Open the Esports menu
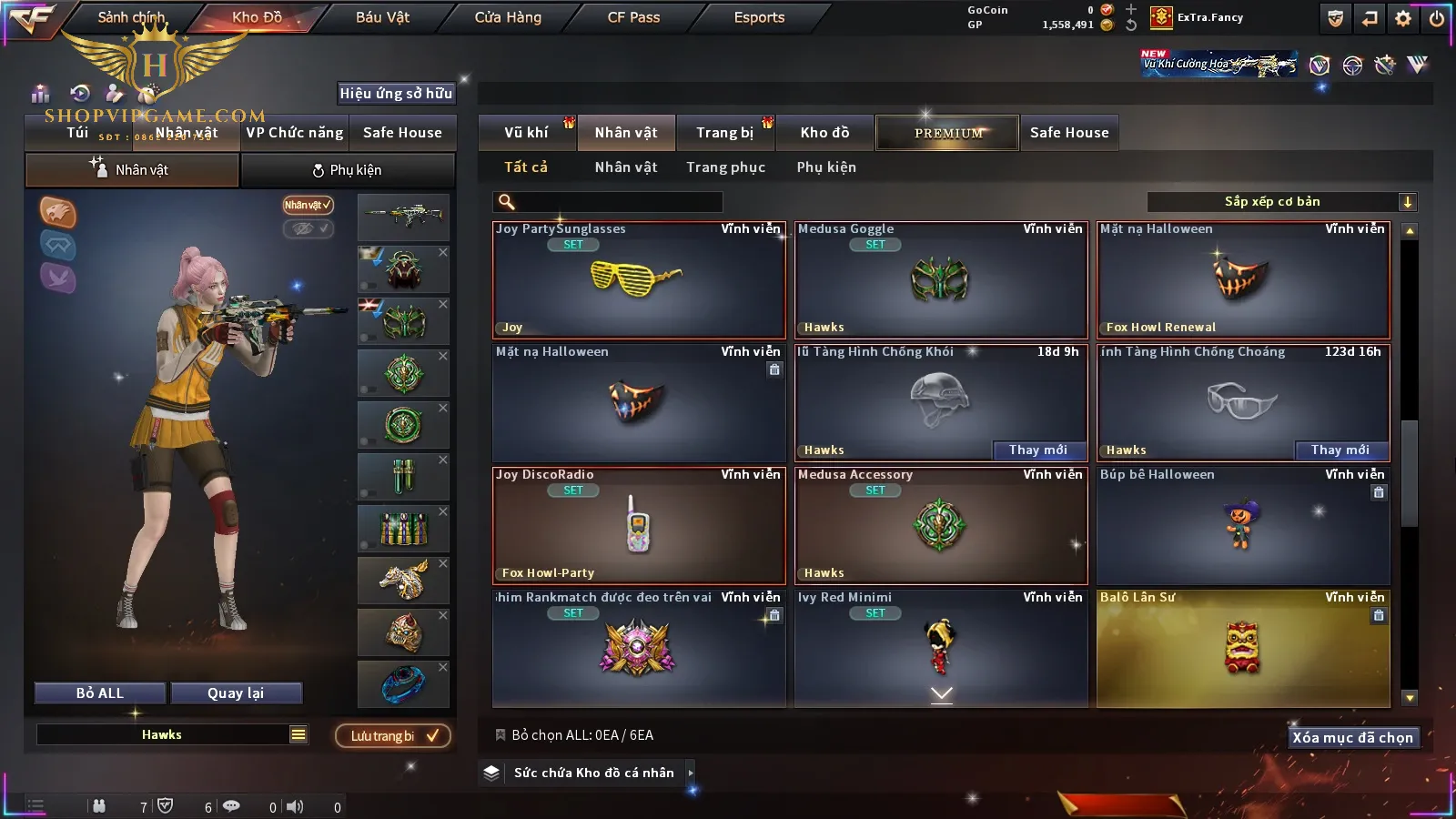Viewport: 1456px width, 819px height. coord(759,17)
